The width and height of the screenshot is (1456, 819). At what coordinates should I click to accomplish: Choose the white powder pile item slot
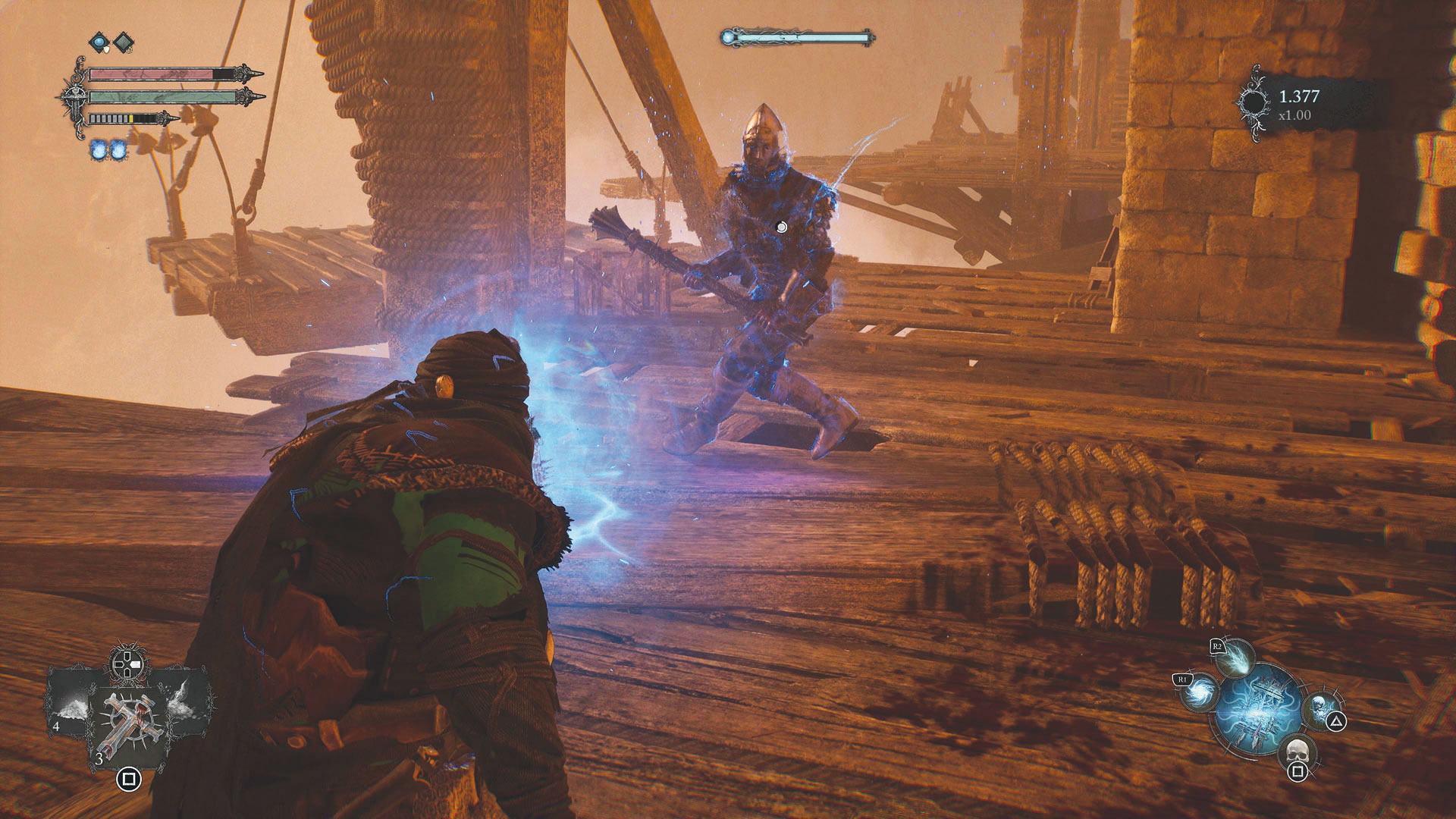pos(70,705)
